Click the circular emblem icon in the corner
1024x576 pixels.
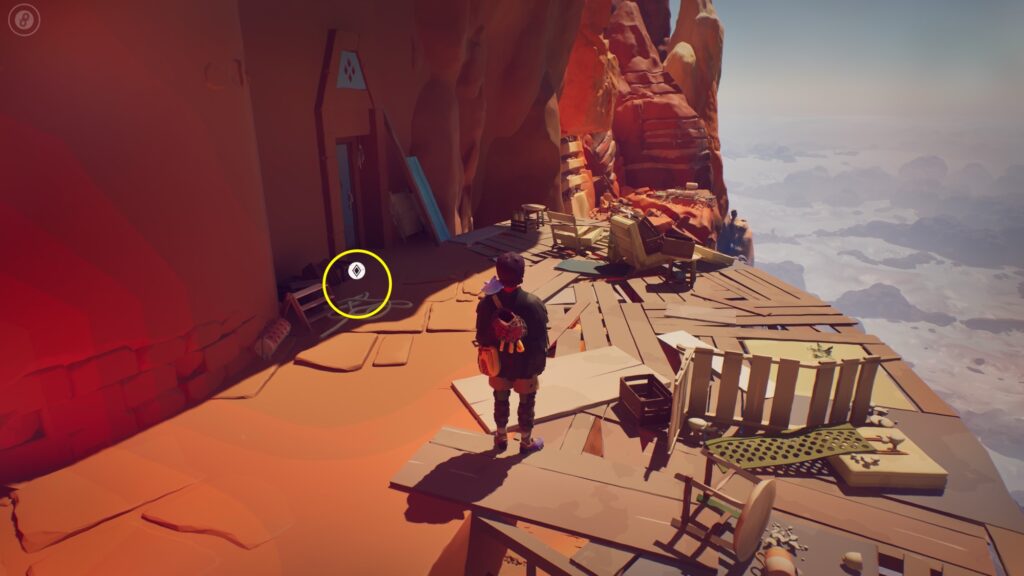click(x=23, y=18)
